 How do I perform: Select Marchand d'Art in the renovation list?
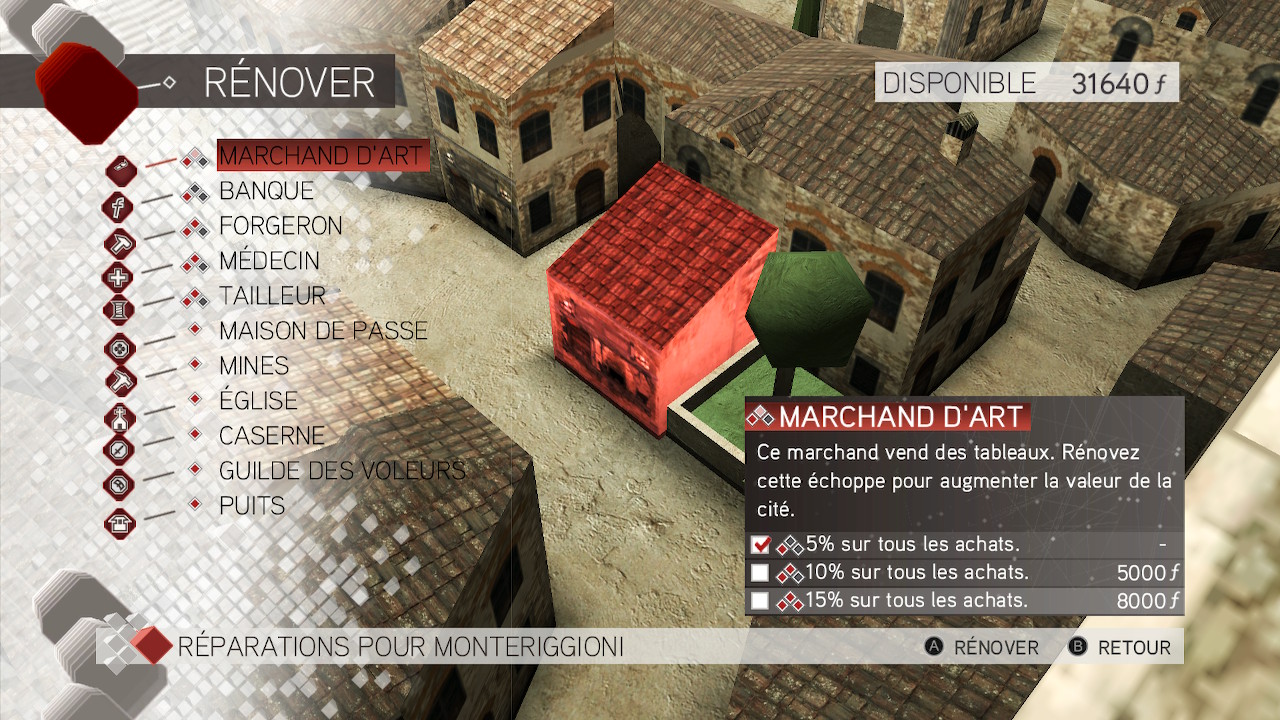(322, 156)
